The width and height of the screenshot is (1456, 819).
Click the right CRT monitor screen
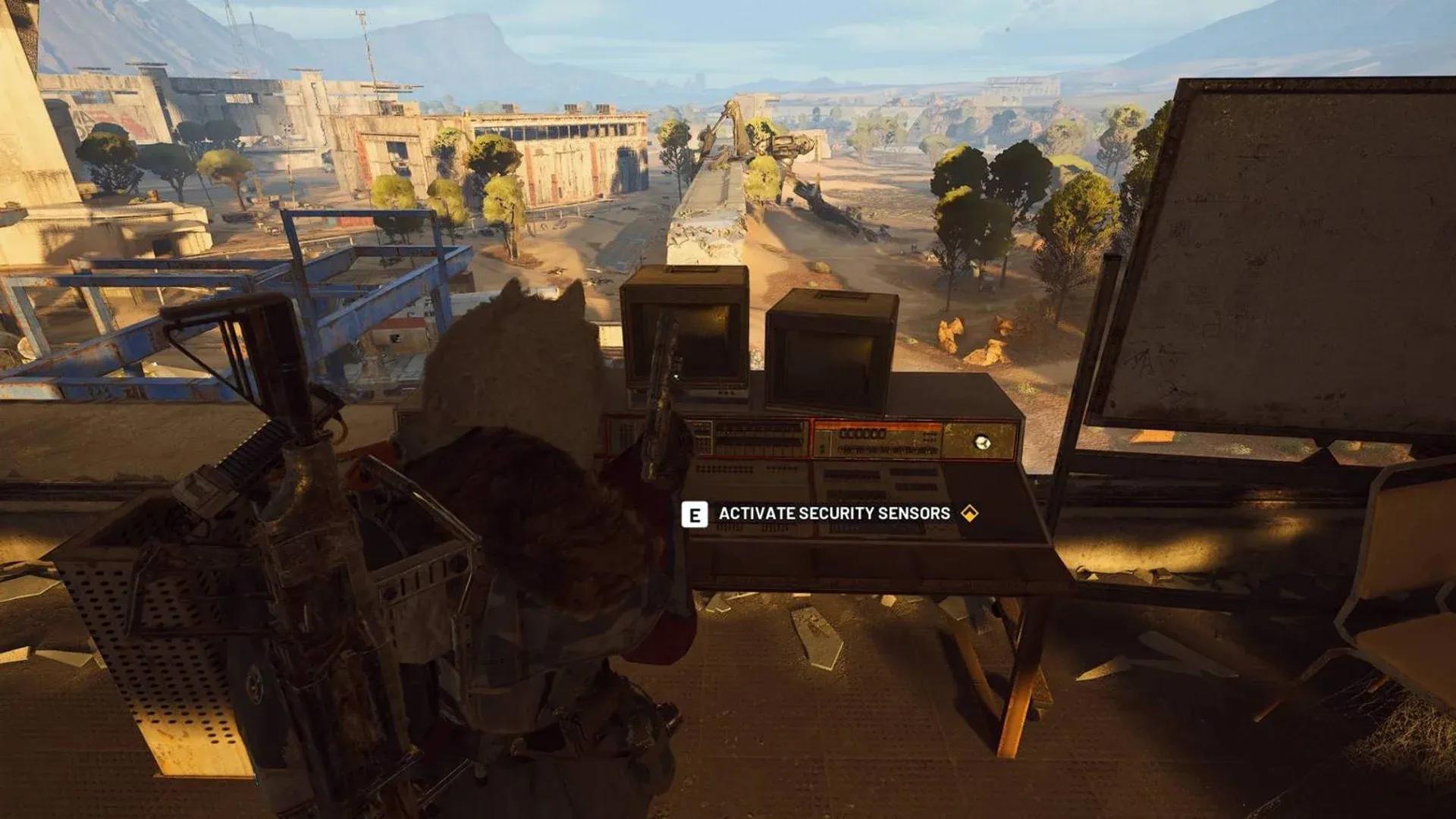(x=827, y=368)
